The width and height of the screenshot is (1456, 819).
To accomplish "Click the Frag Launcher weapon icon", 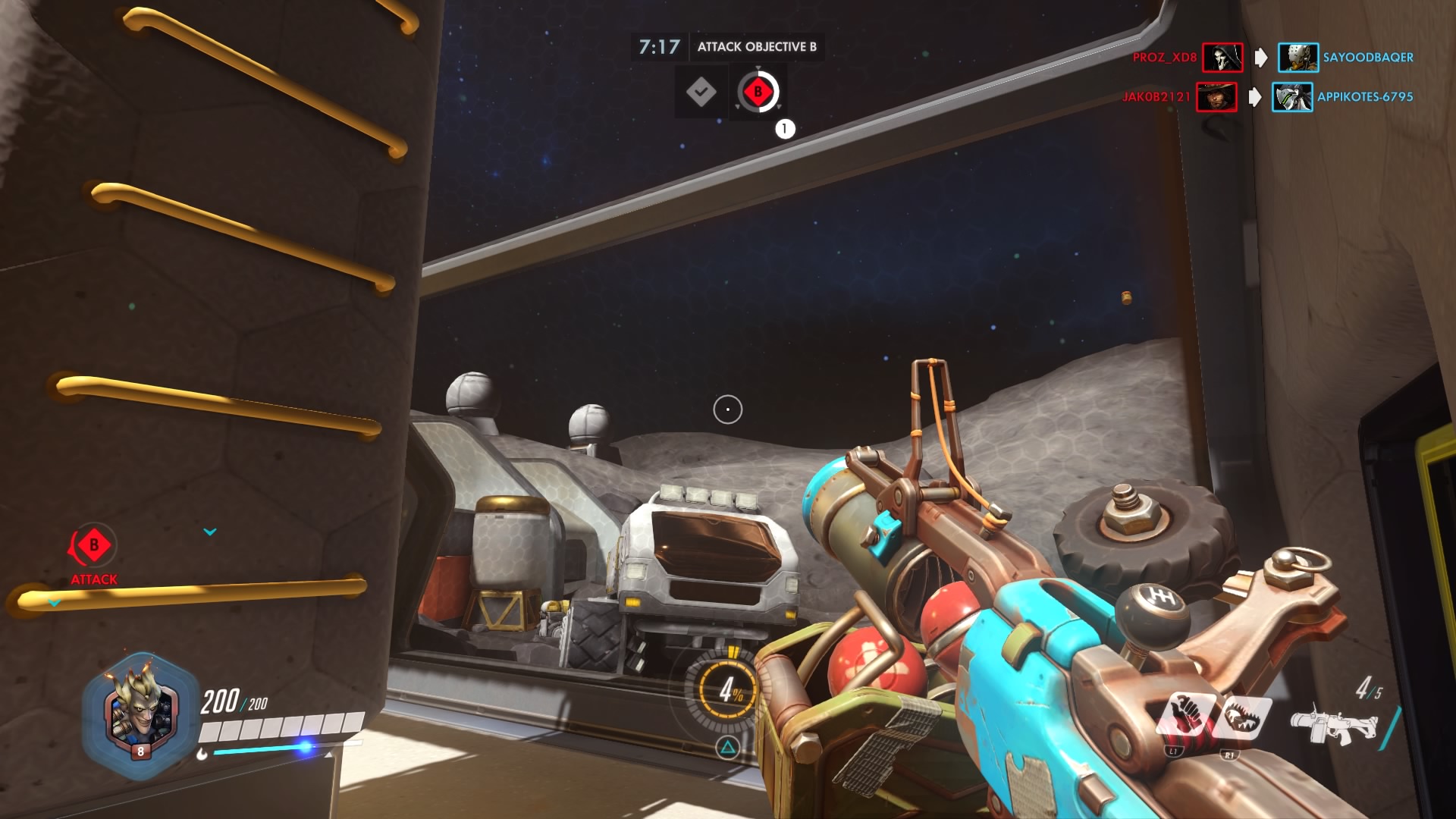I will (1332, 724).
